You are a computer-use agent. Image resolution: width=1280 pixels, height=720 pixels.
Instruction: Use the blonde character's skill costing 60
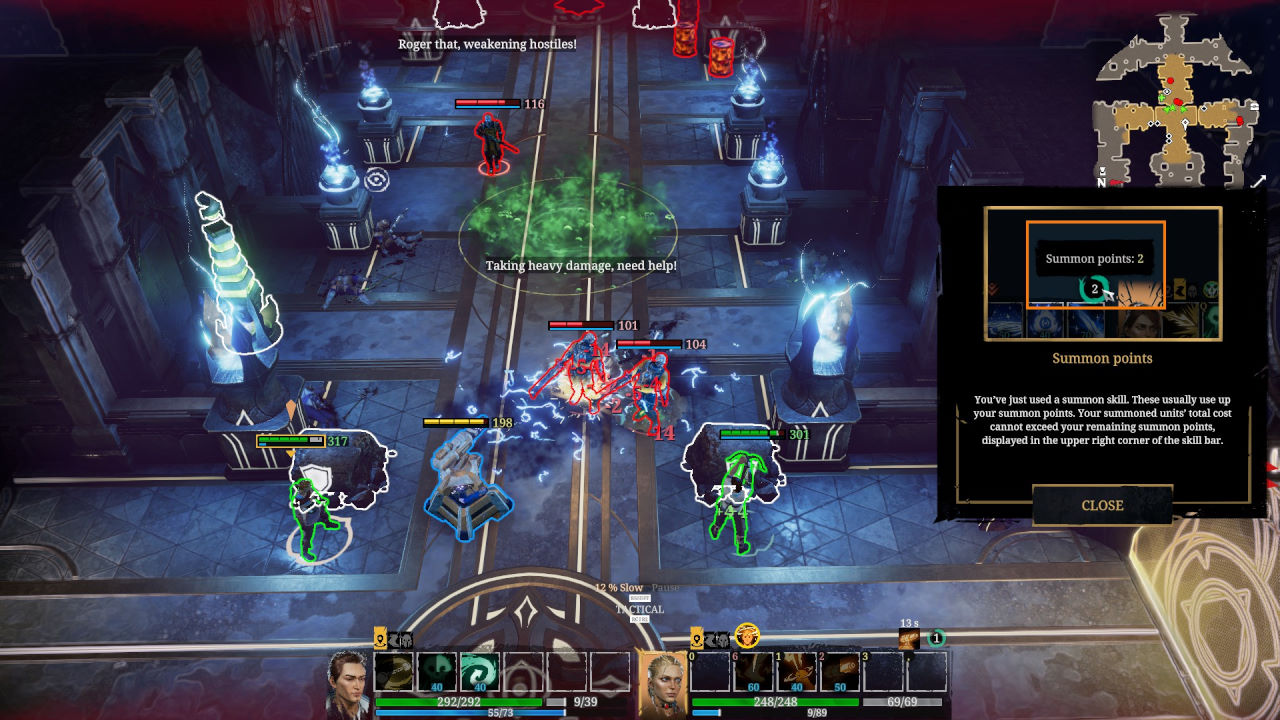[x=753, y=672]
